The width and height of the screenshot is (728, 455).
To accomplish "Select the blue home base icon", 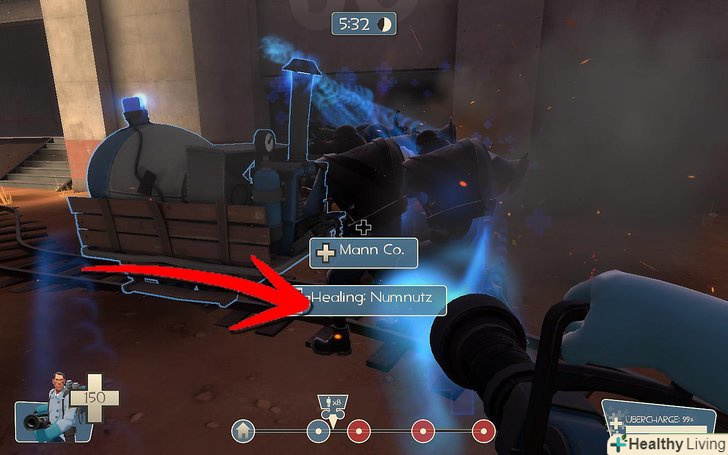I will click(241, 432).
